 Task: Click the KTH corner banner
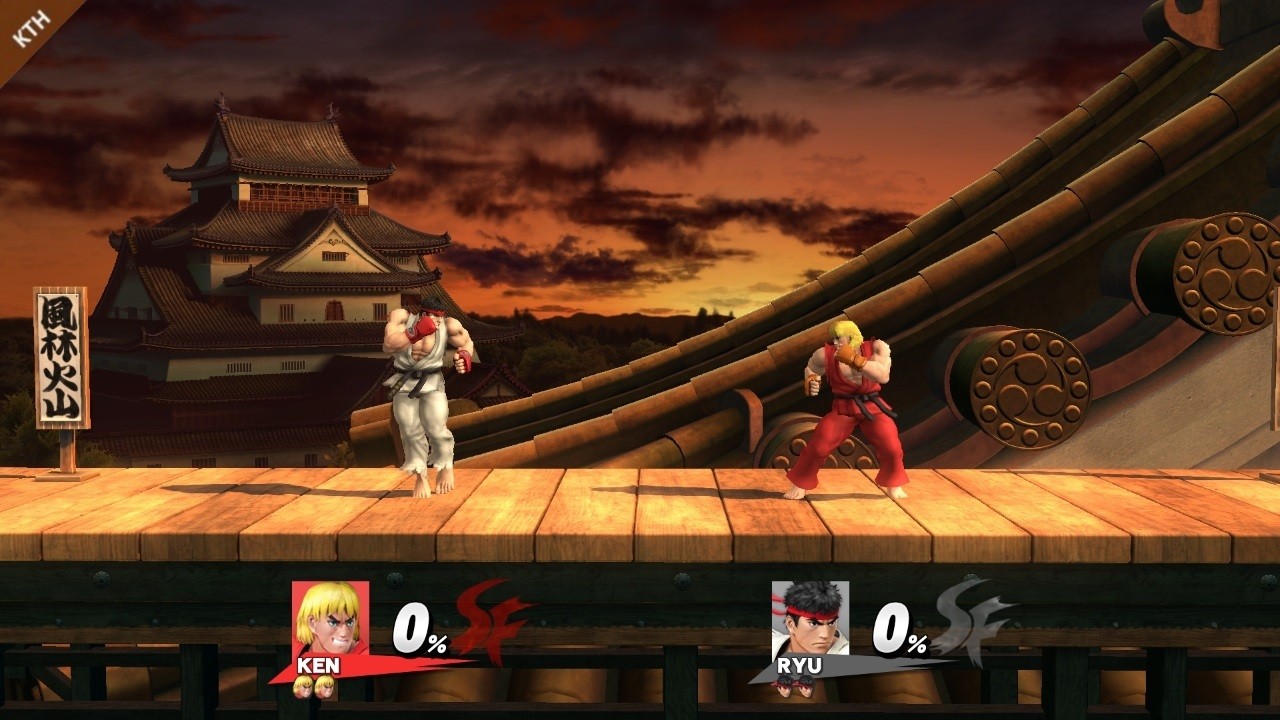[x=30, y=28]
